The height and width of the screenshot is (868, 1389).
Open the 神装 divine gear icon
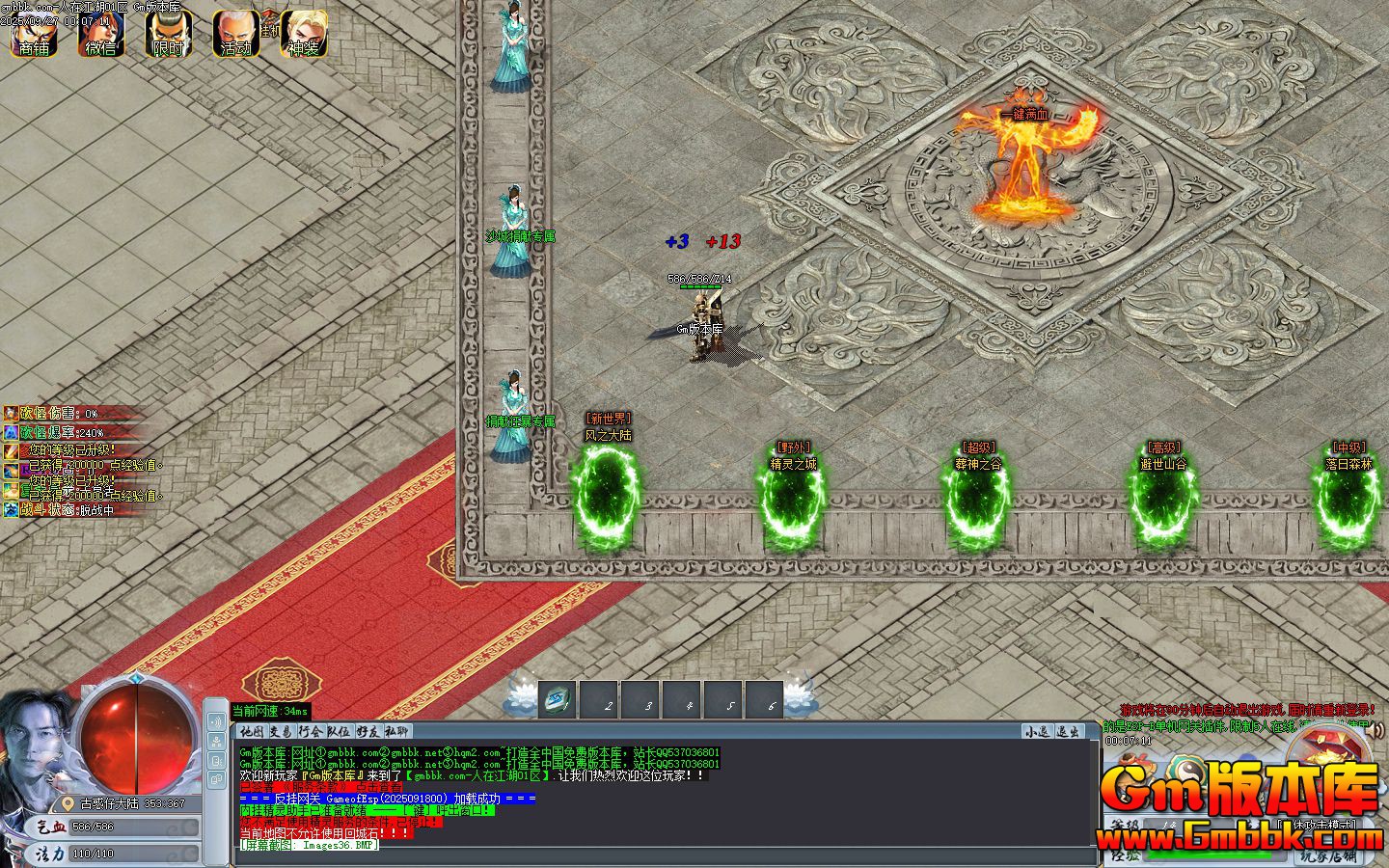click(x=304, y=34)
